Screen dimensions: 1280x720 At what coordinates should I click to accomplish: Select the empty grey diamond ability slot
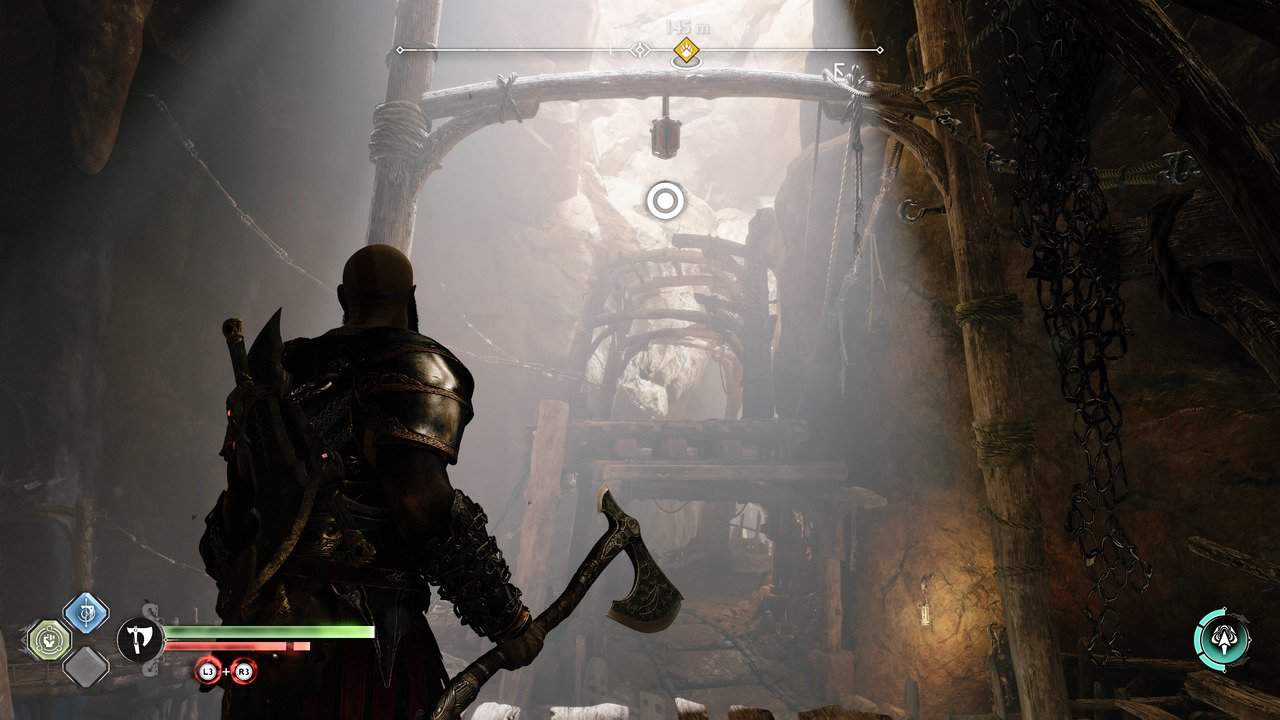86,665
